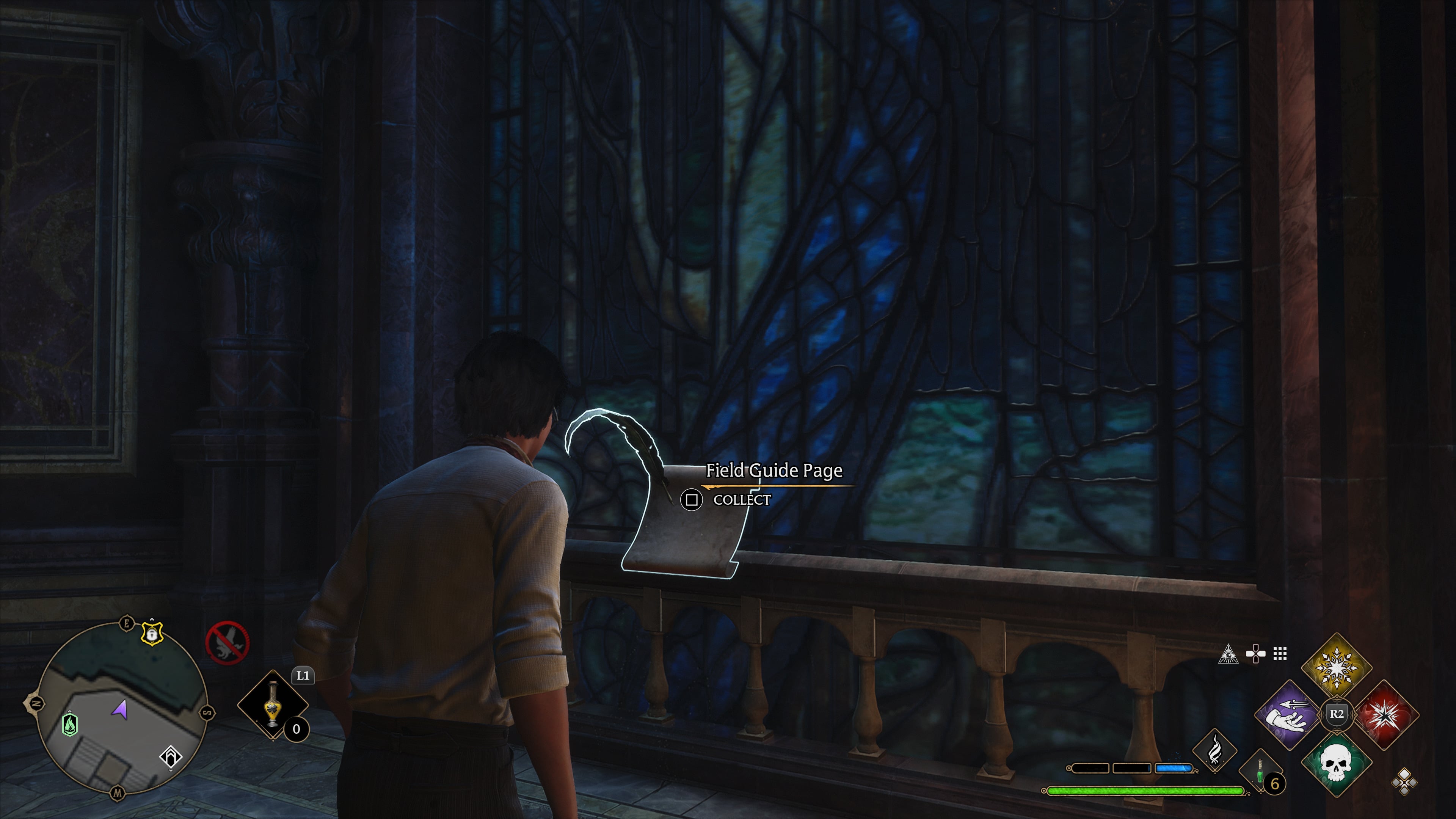Trigger the ancient magic flame icon
Screen dimensions: 1456x819
tap(1214, 750)
